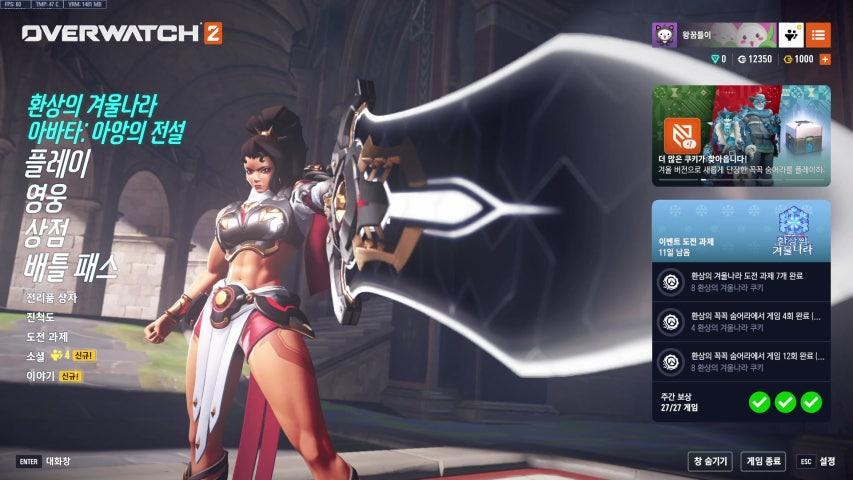Open the 소셜 (Social) menu
The height and width of the screenshot is (480, 853).
38,356
